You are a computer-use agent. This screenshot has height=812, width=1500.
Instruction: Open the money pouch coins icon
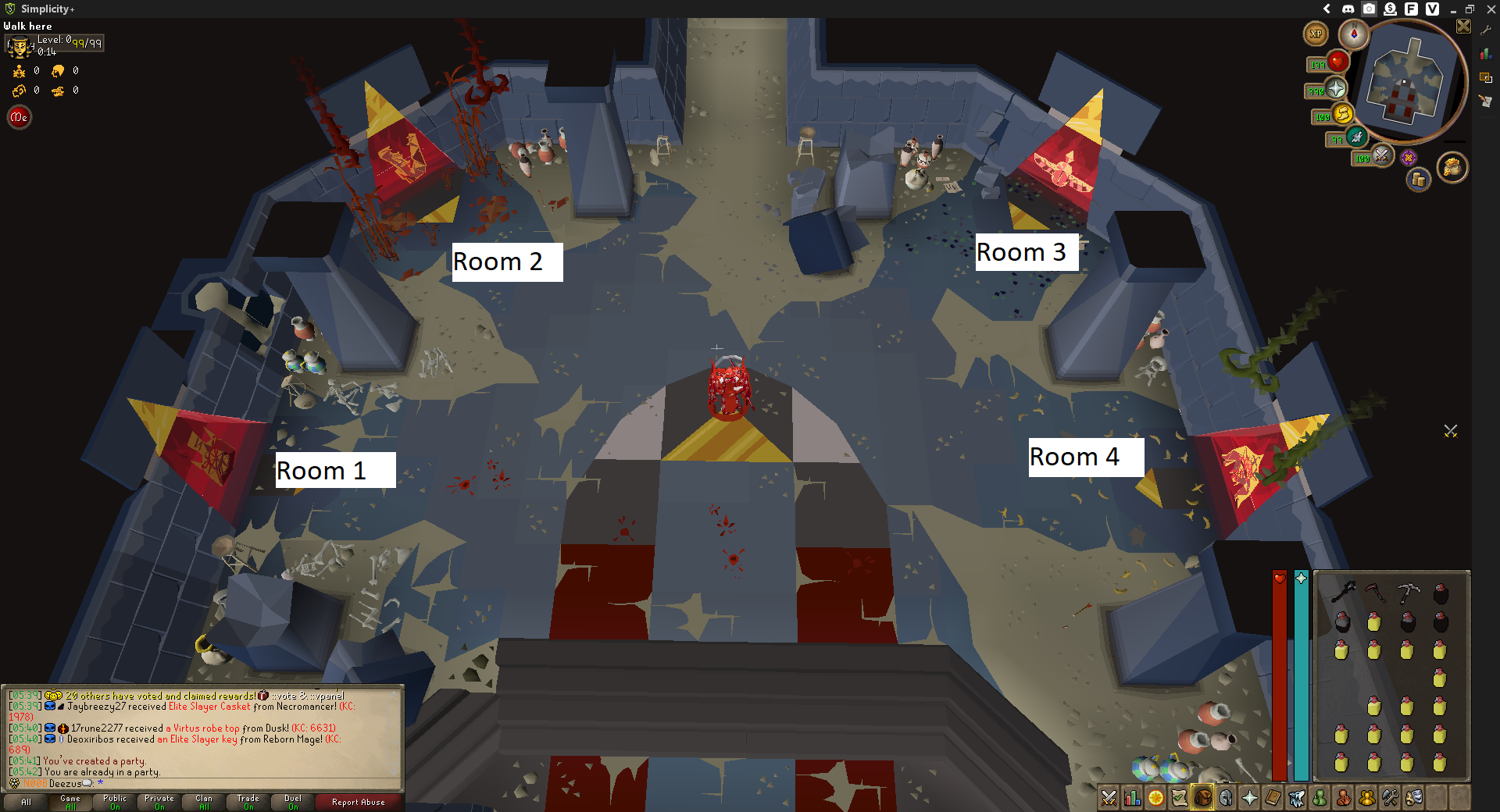[x=1418, y=180]
